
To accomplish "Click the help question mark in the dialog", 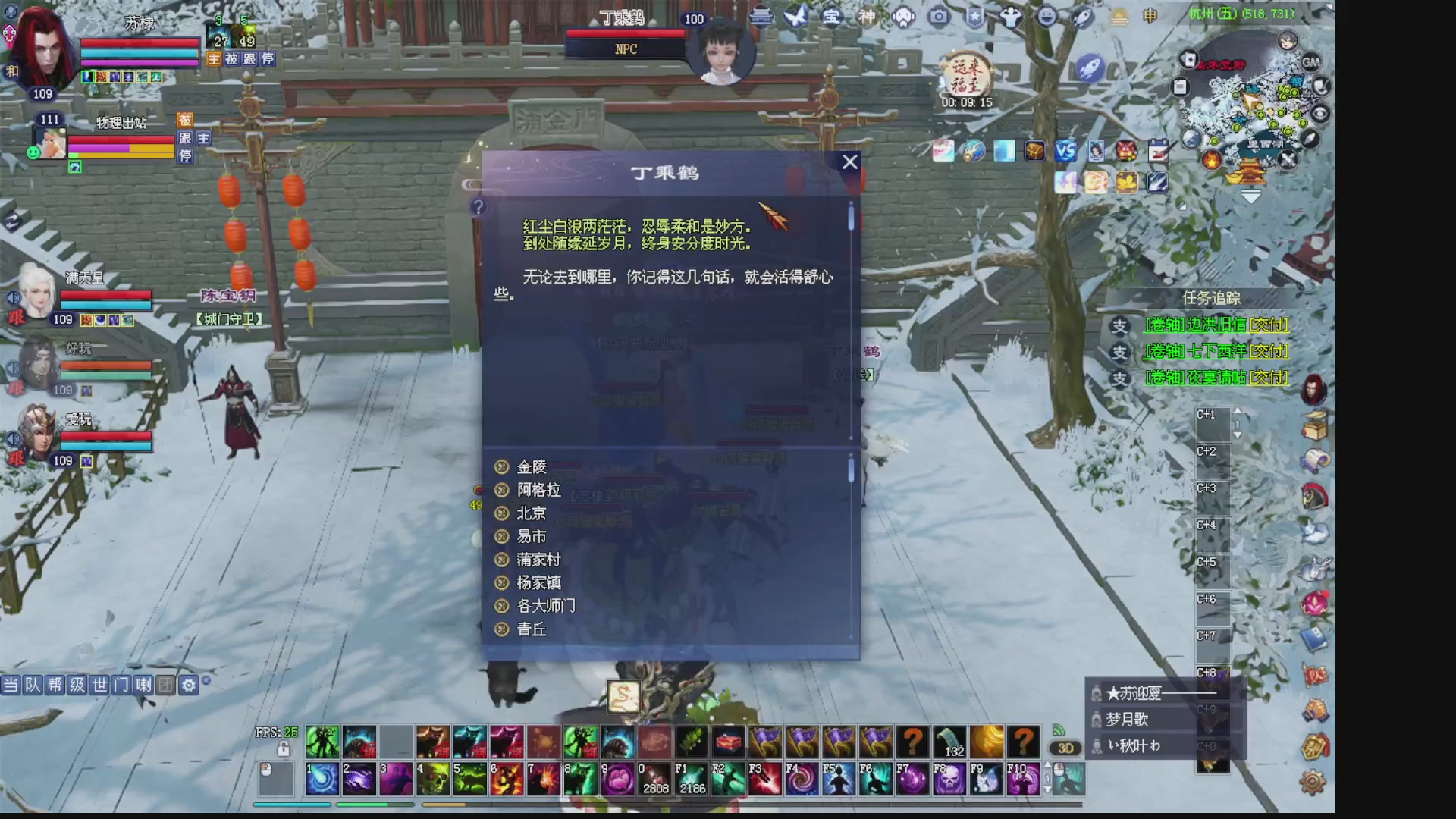I will pyautogui.click(x=478, y=206).
